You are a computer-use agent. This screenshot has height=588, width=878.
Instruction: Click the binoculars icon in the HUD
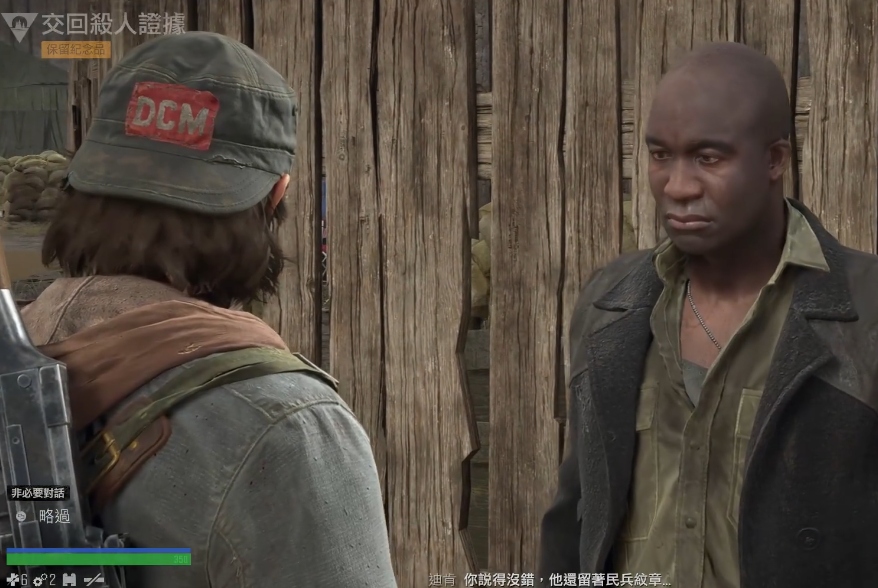coord(68,579)
